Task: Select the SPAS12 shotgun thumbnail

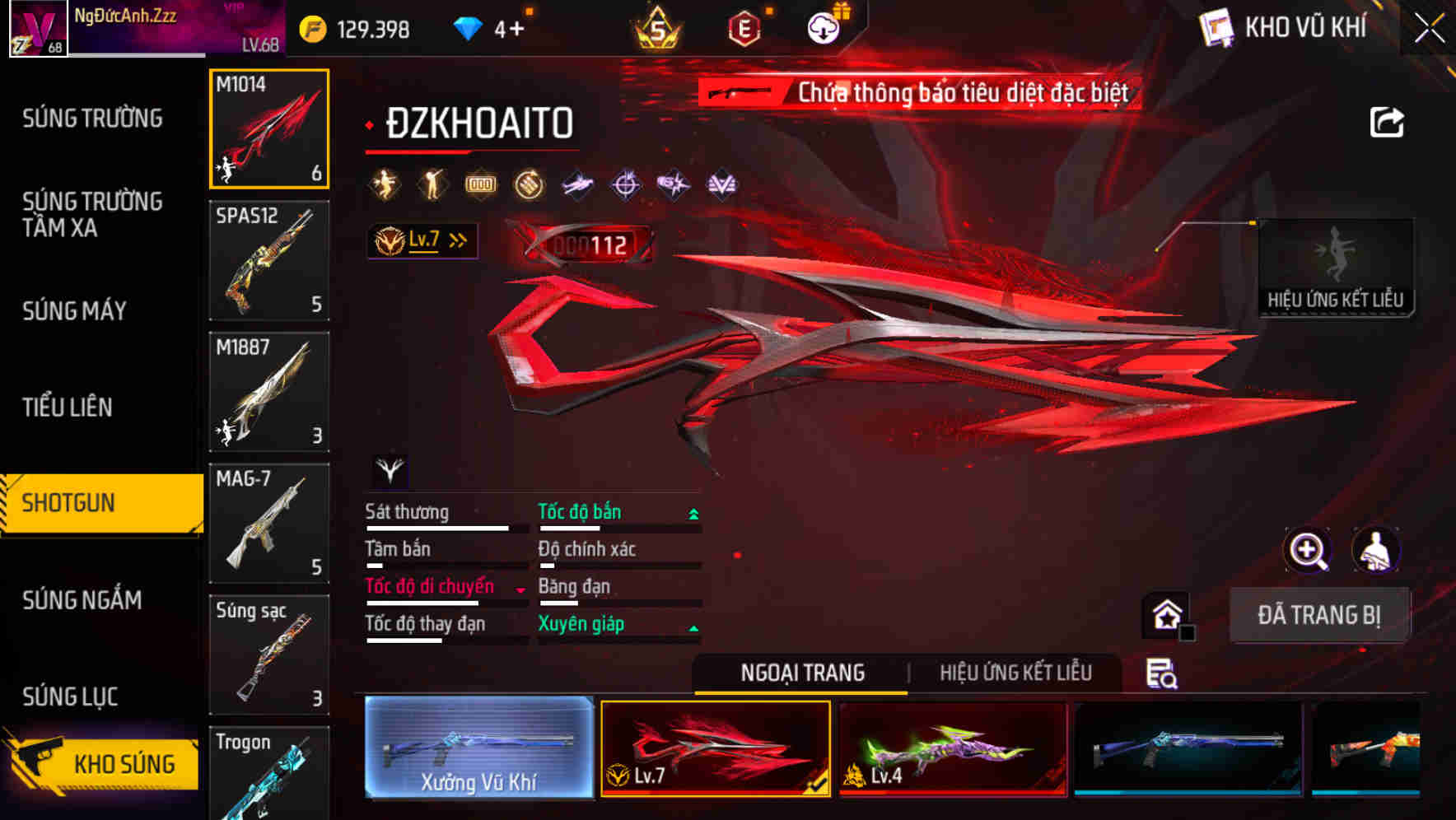Action: tap(269, 261)
